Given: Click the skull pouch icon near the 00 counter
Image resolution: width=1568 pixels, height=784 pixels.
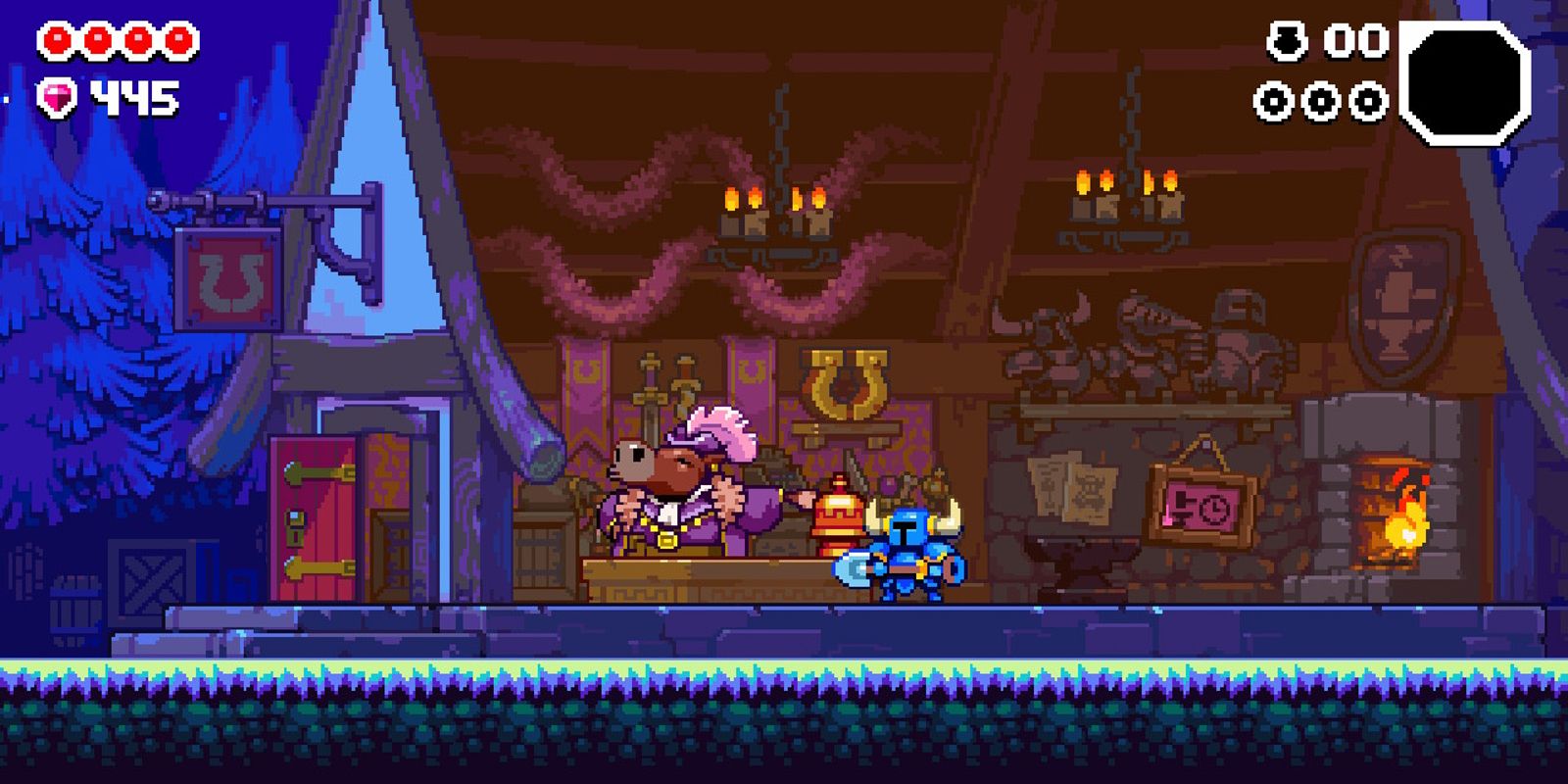Looking at the screenshot, I should click(x=1289, y=41).
